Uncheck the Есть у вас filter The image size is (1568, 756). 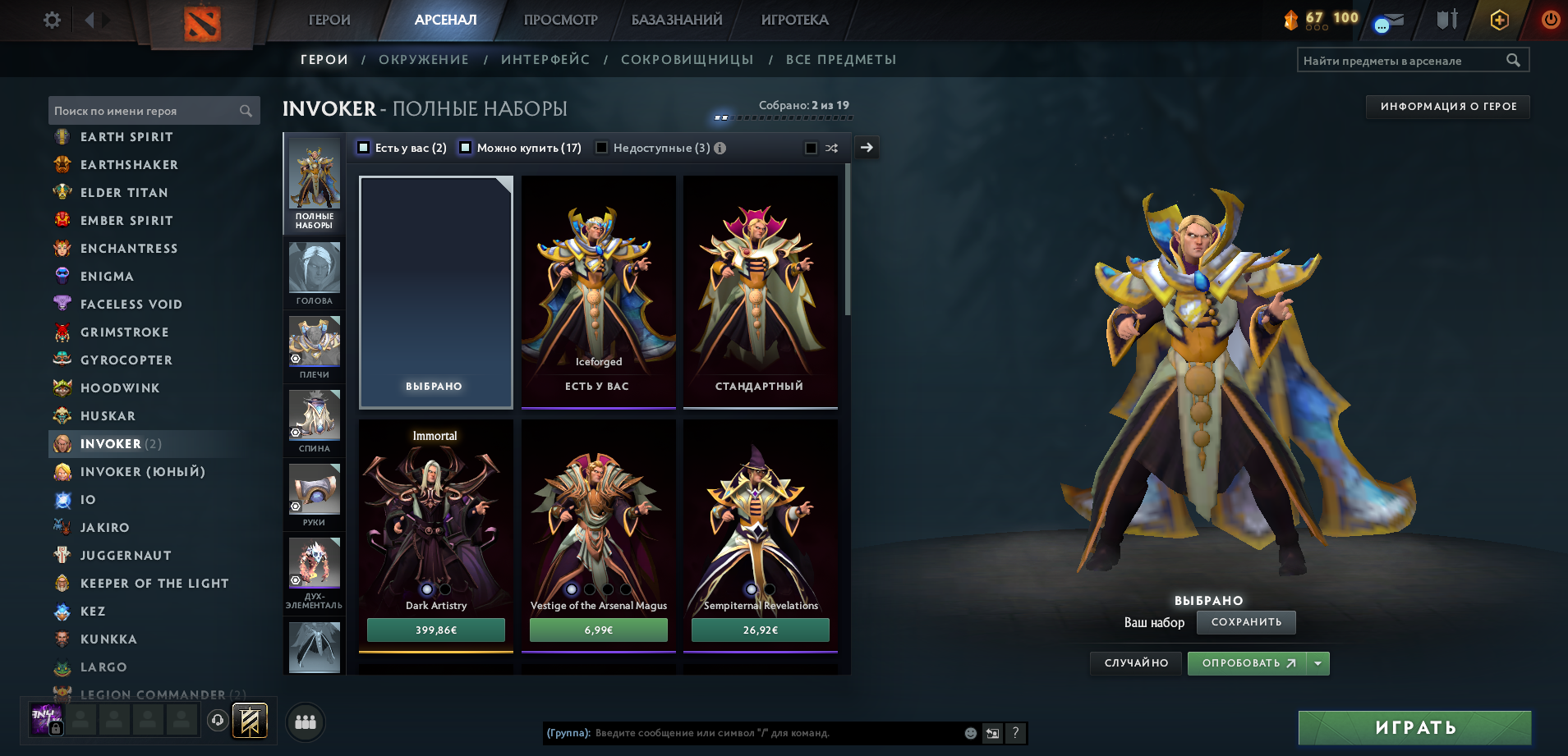pos(362,148)
